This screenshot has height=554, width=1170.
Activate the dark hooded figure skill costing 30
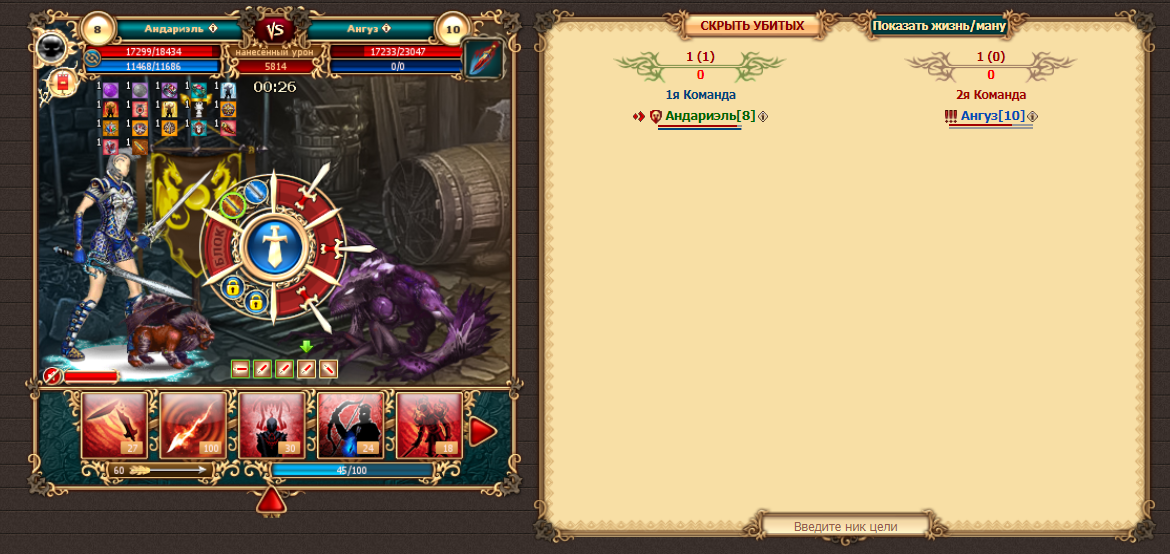[x=272, y=424]
